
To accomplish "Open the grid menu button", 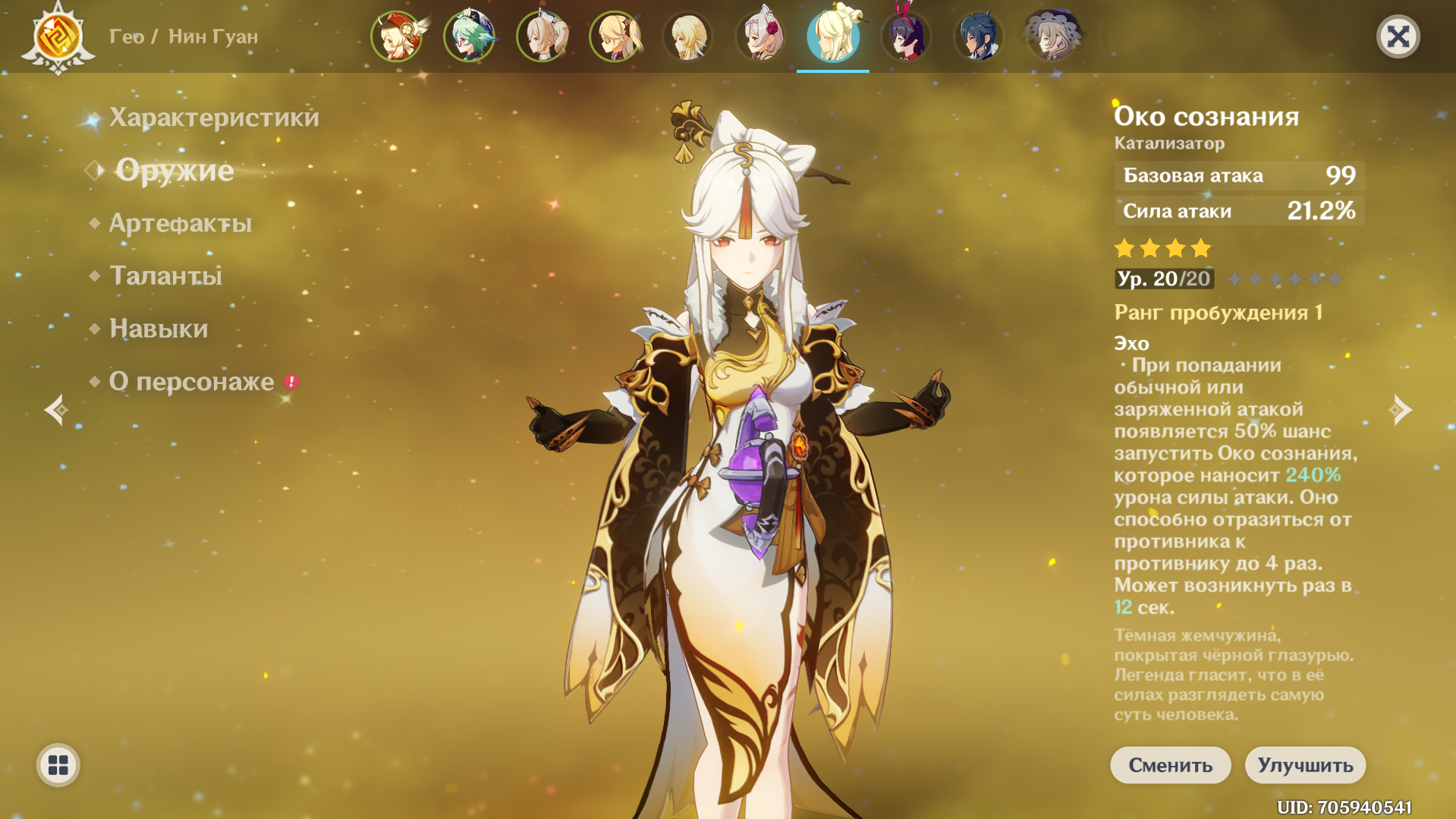I will pos(58,765).
